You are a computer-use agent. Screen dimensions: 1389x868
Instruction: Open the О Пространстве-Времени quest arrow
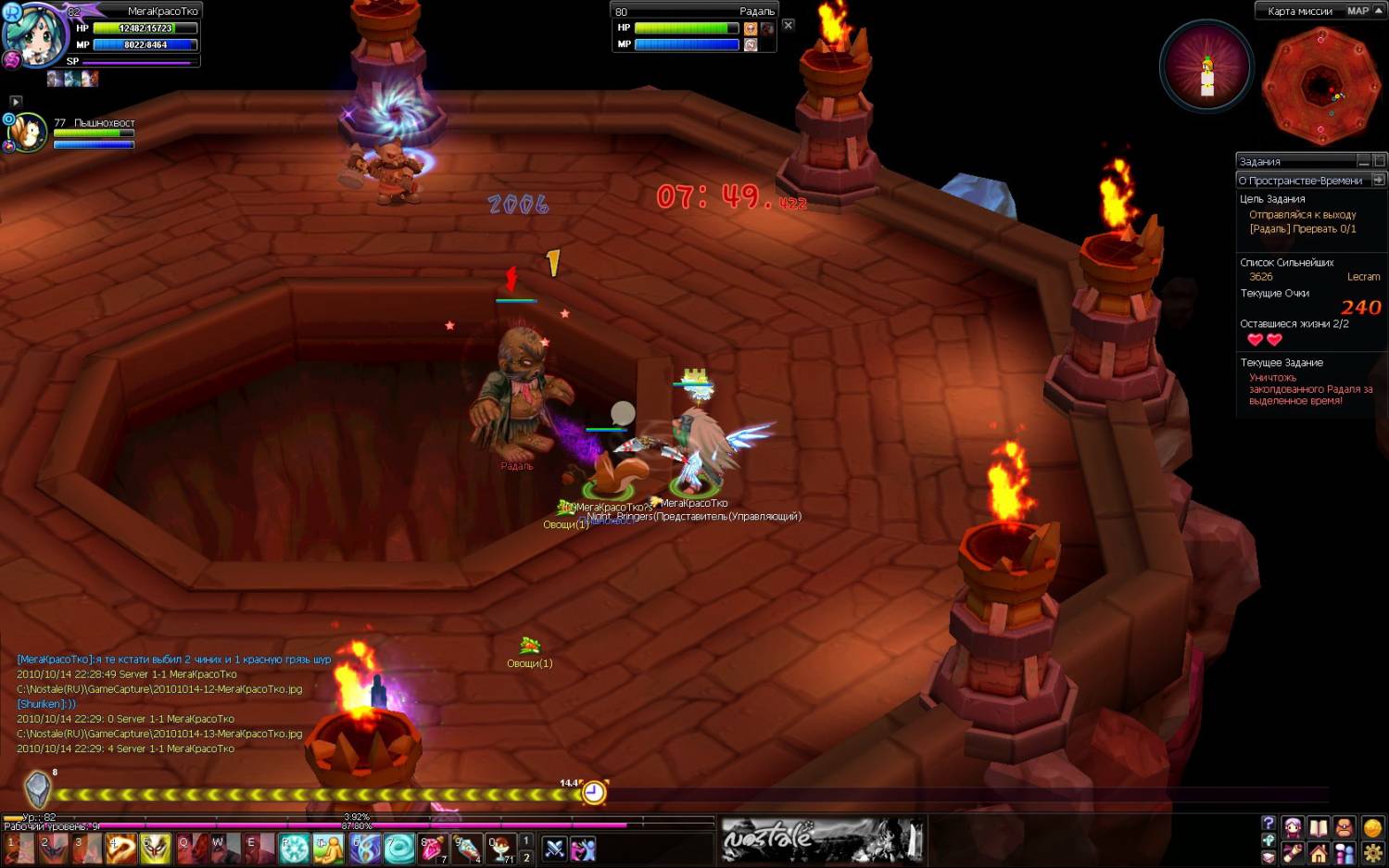[x=1378, y=180]
